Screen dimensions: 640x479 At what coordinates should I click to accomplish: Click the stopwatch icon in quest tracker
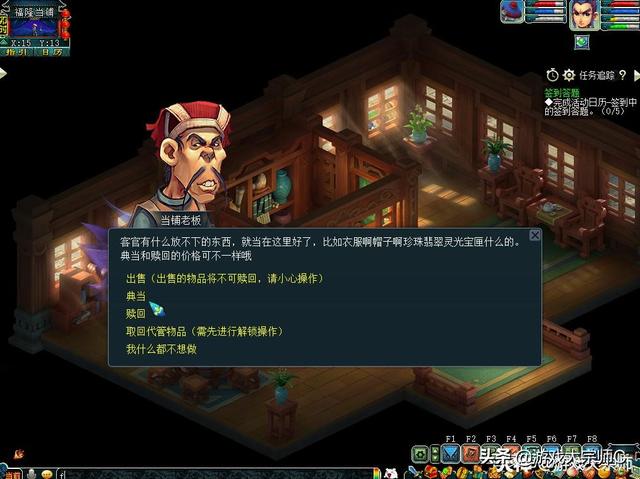click(552, 75)
